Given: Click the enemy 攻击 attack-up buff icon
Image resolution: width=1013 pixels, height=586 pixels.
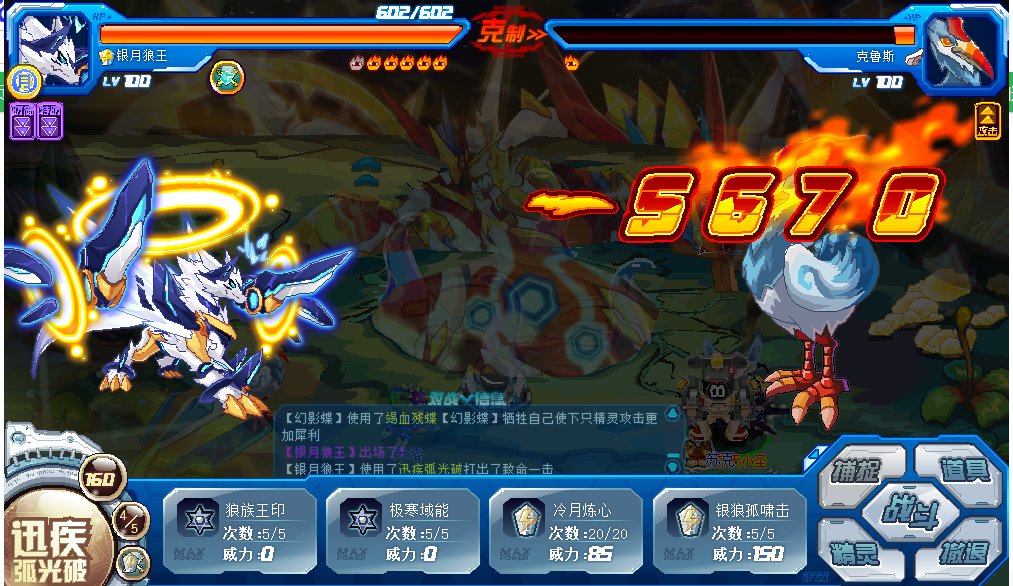Looking at the screenshot, I should click(988, 121).
